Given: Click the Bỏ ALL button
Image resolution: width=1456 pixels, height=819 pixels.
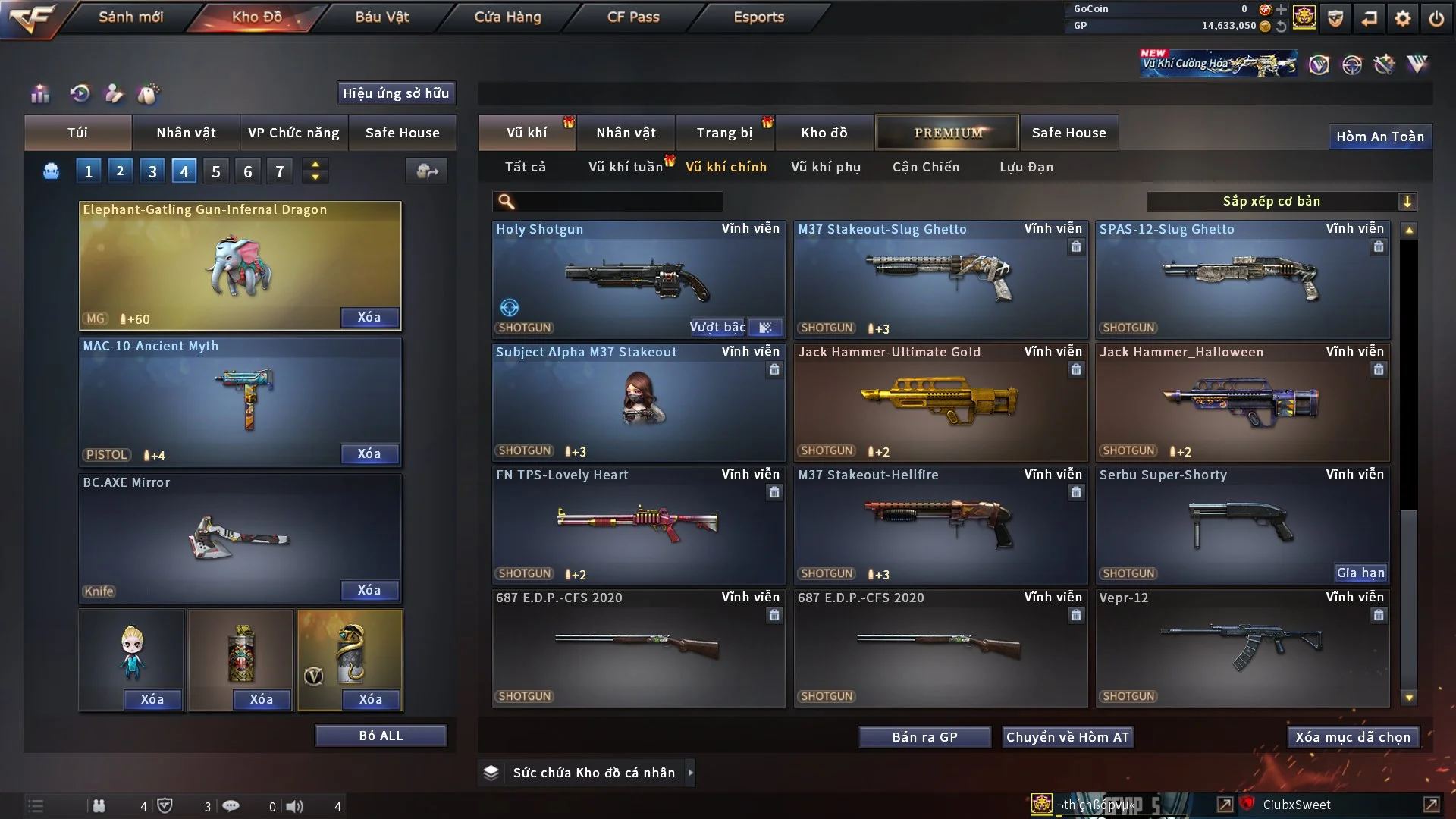Looking at the screenshot, I should pos(381,736).
